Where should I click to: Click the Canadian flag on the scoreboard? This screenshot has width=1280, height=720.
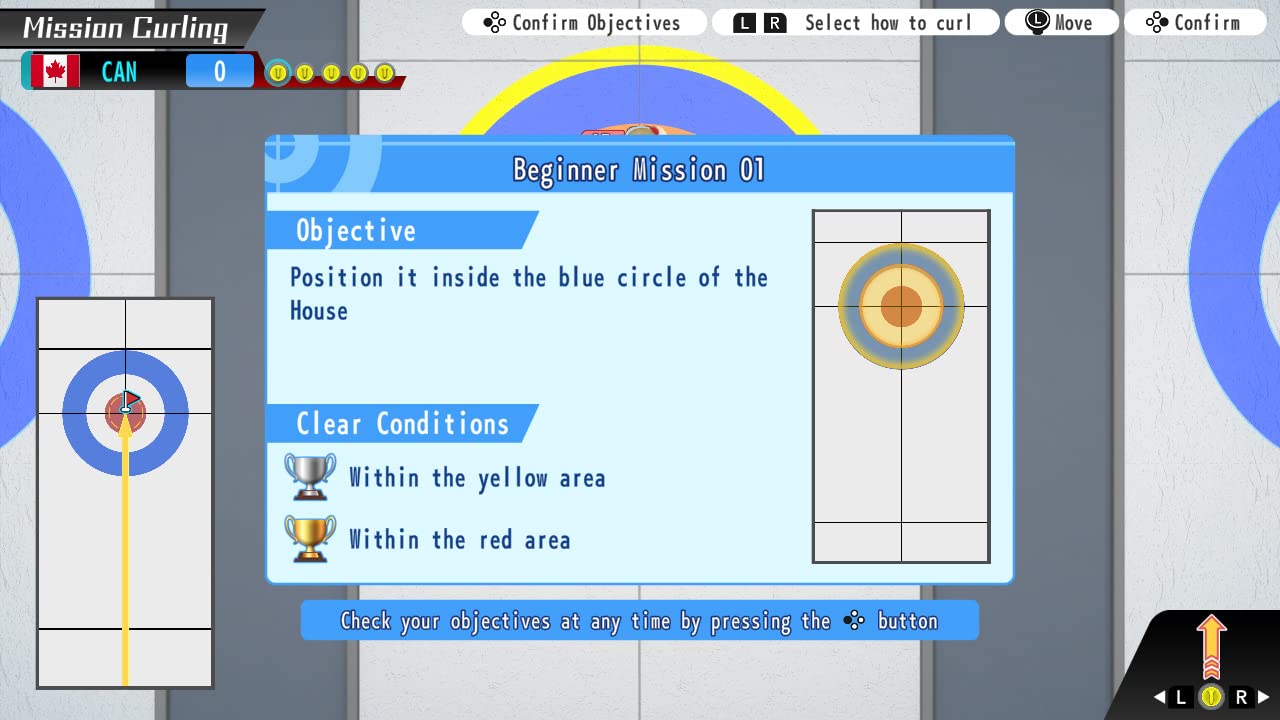[x=56, y=70]
